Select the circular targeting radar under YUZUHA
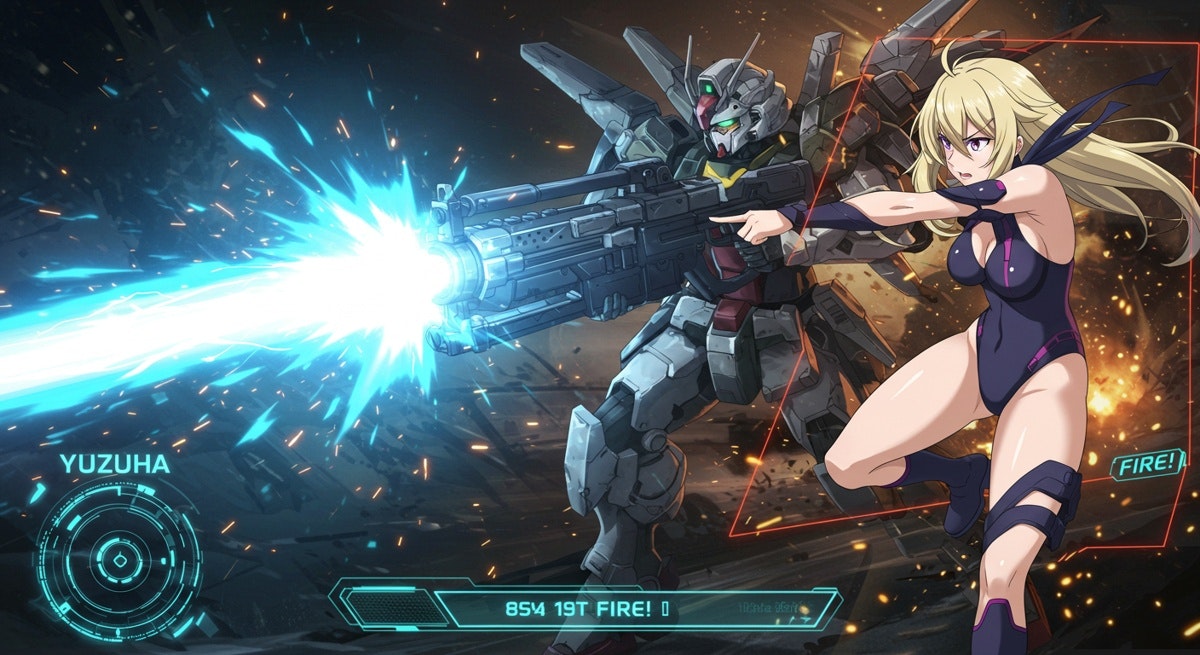1200x655 pixels. coord(117,559)
